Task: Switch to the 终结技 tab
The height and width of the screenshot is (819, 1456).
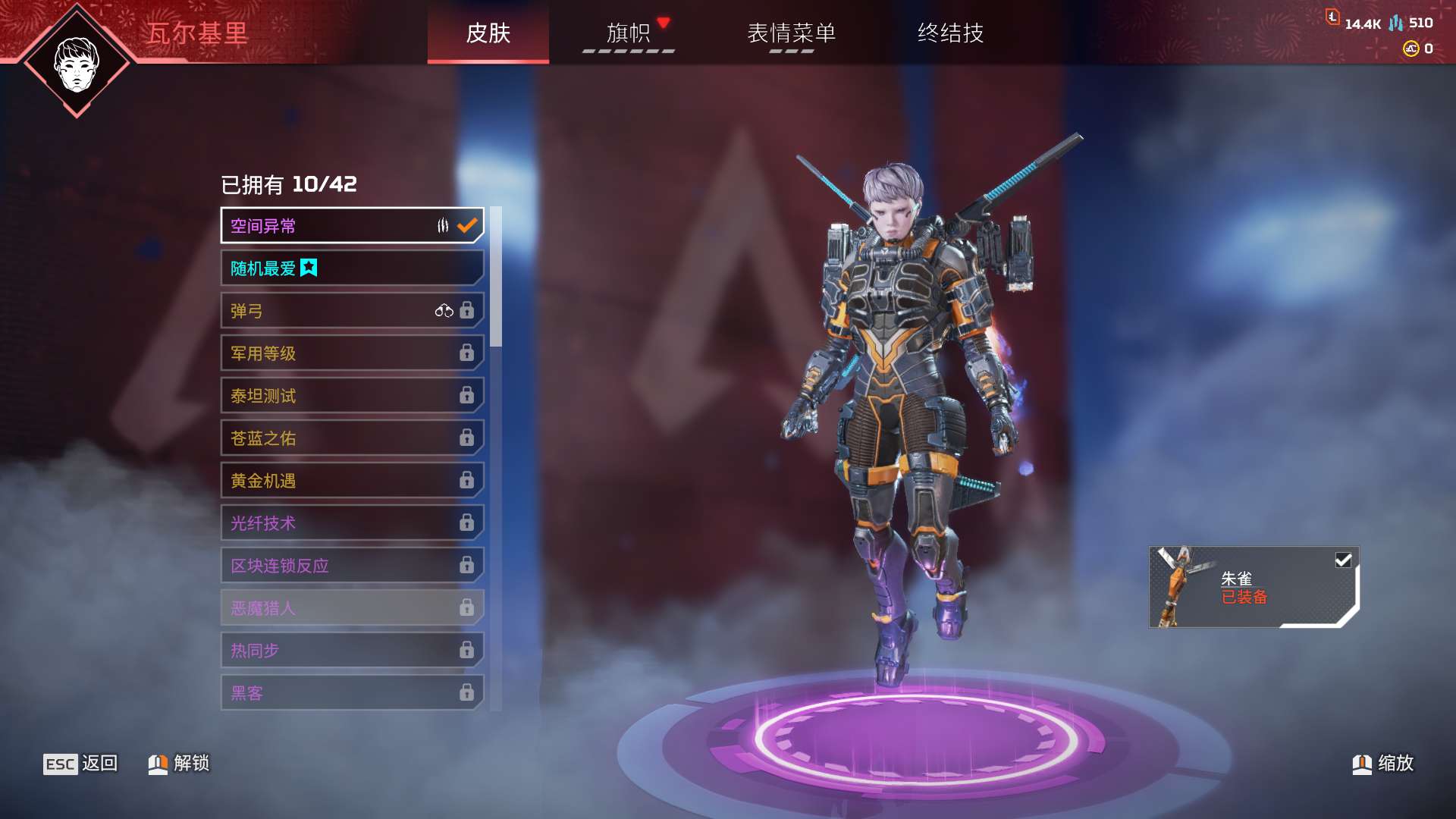Action: tap(948, 34)
